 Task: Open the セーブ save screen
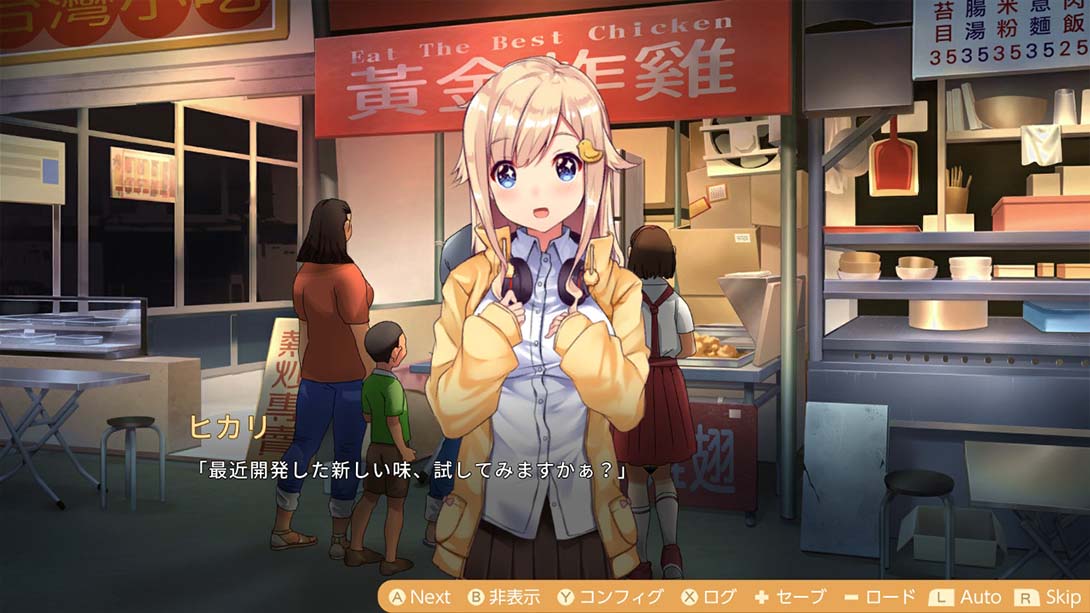click(x=790, y=597)
